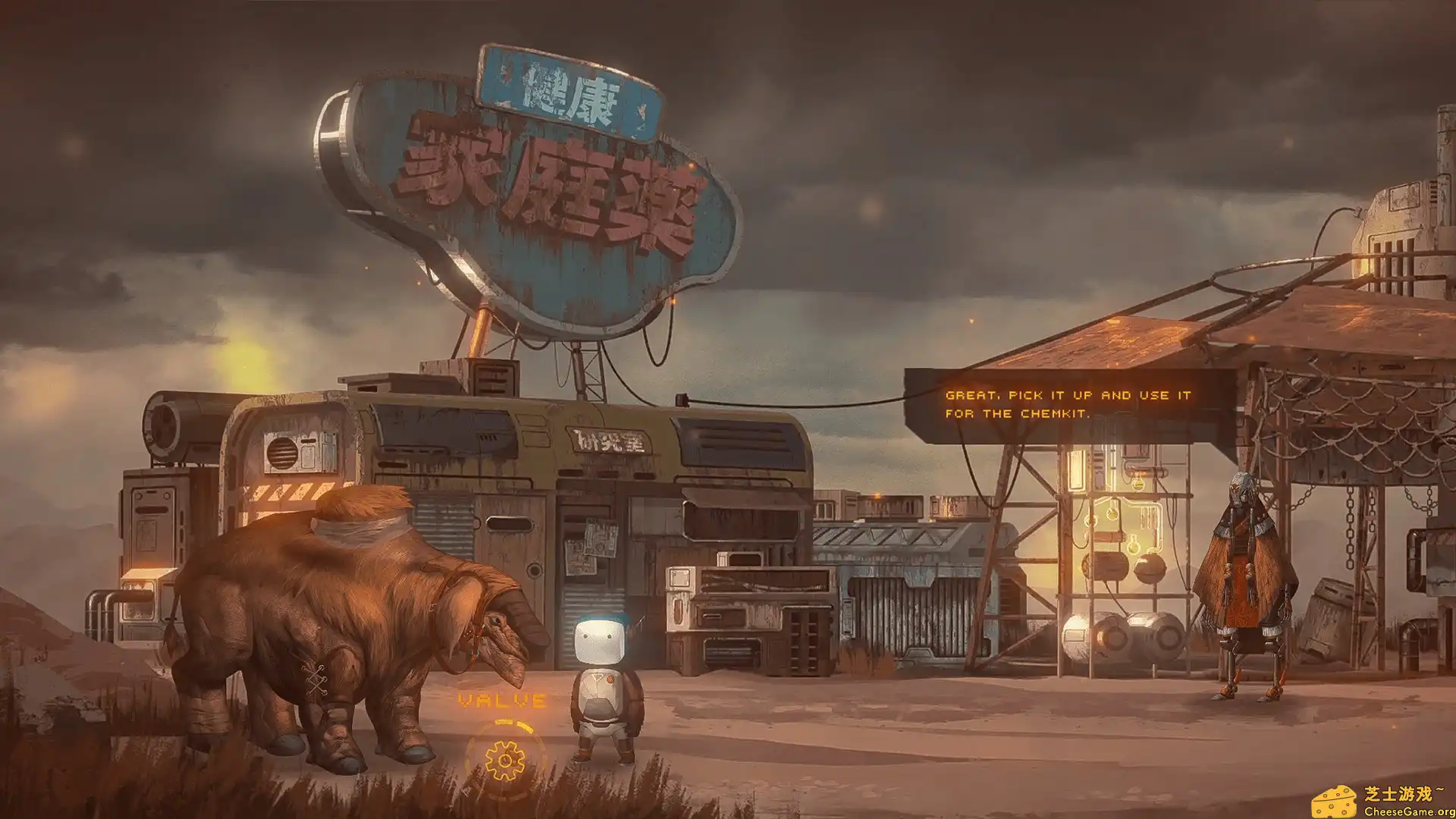
Task: Click the orange gauge light on the tower column
Action: click(1140, 472)
